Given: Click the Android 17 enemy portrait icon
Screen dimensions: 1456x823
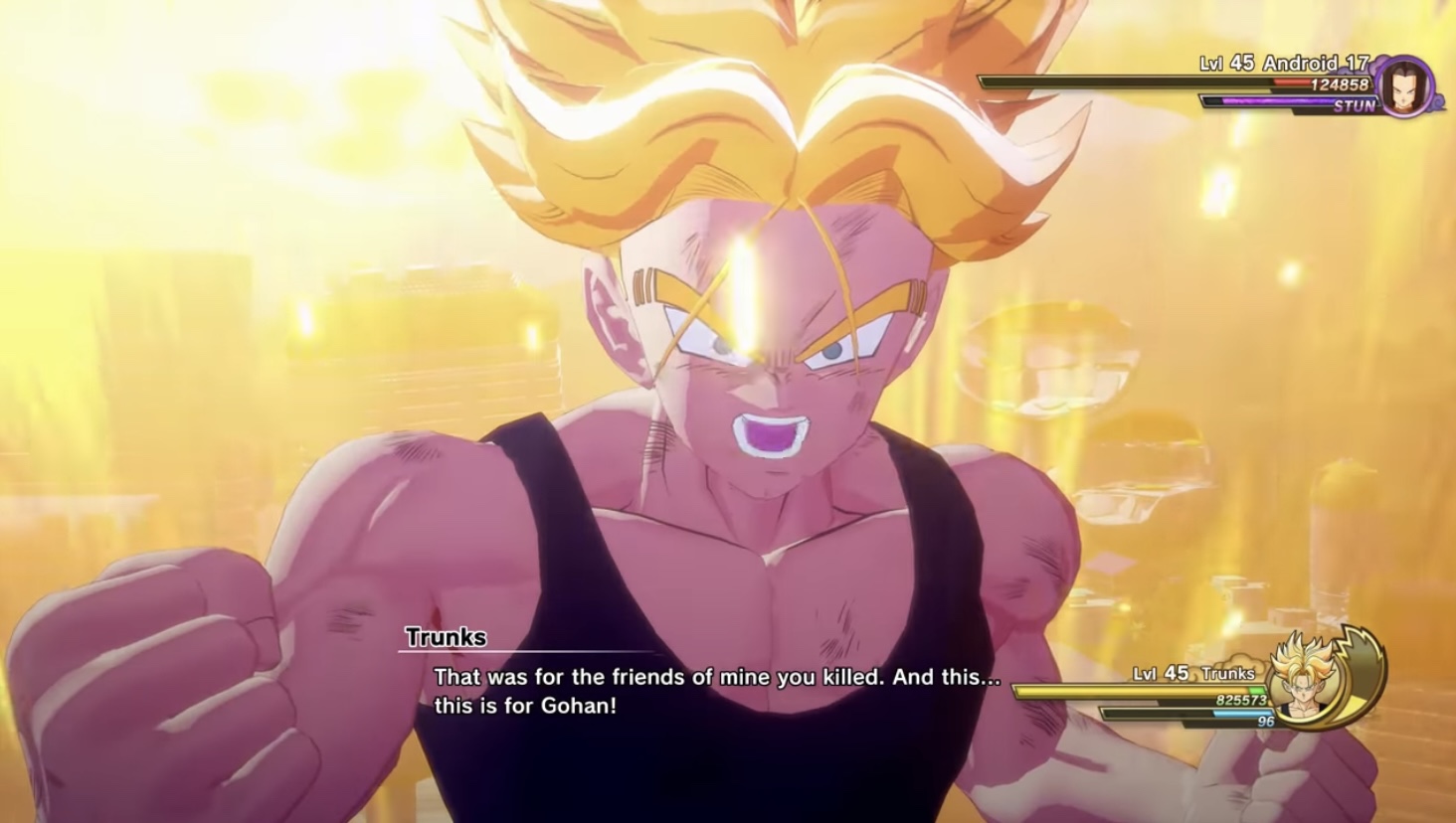Looking at the screenshot, I should click(x=1405, y=84).
